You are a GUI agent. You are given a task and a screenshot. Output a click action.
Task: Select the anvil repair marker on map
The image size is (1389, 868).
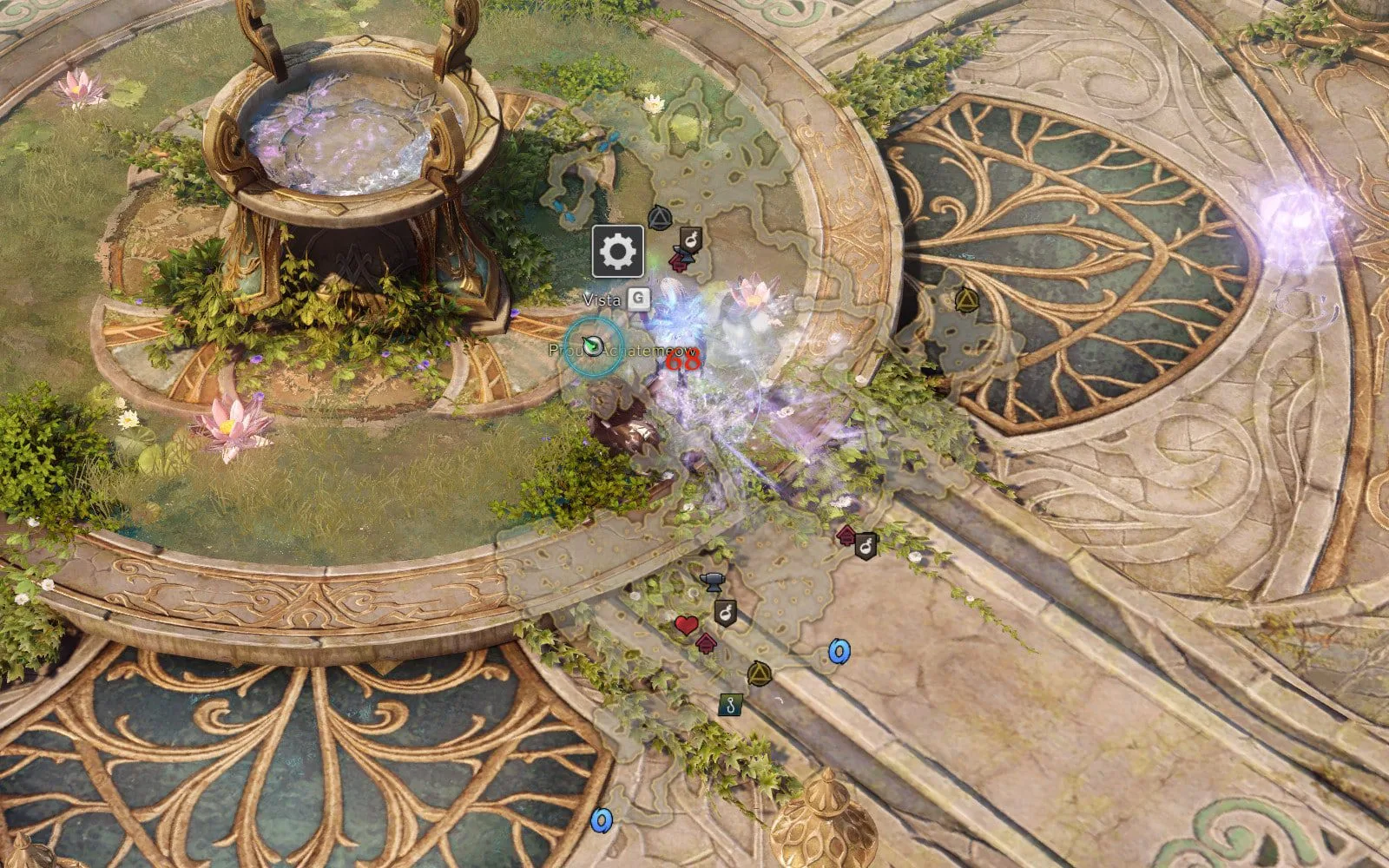click(x=713, y=580)
